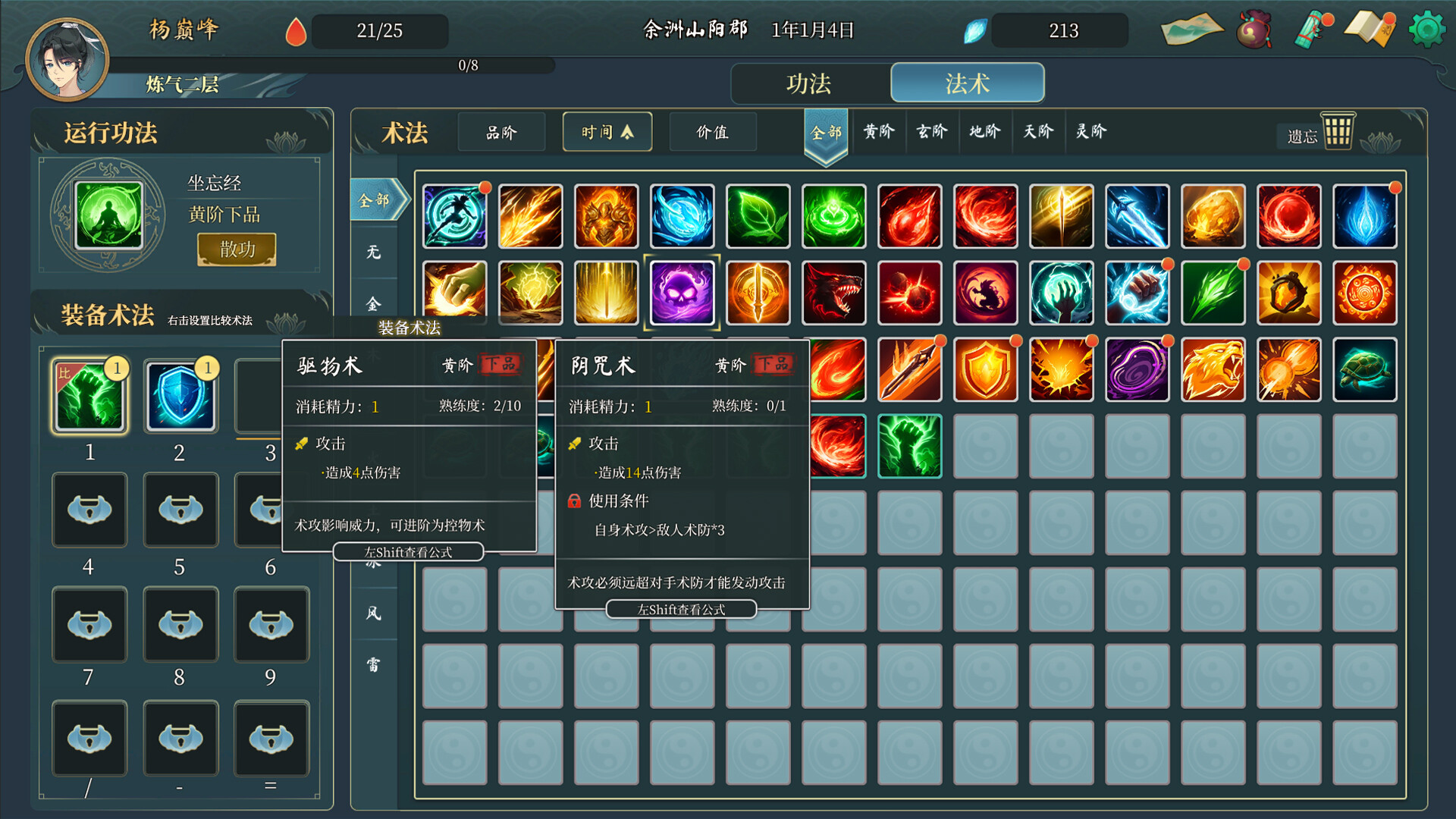Screen dimensions: 1456x819
Task: Sort spells using the 价值 button
Action: tap(712, 130)
